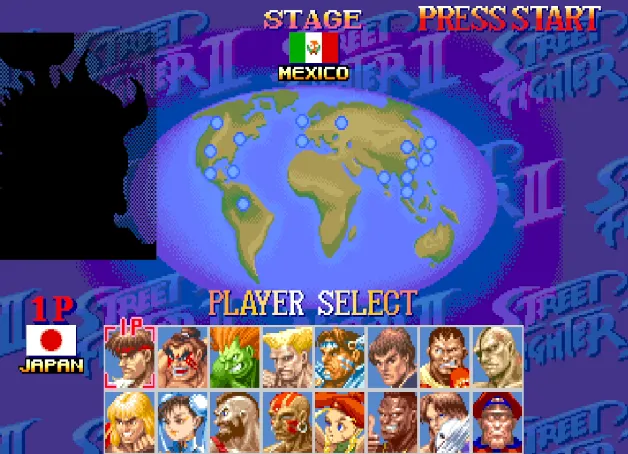Select Vega with the white mask
Viewport: 628px width, 454px height.
pos(444,421)
